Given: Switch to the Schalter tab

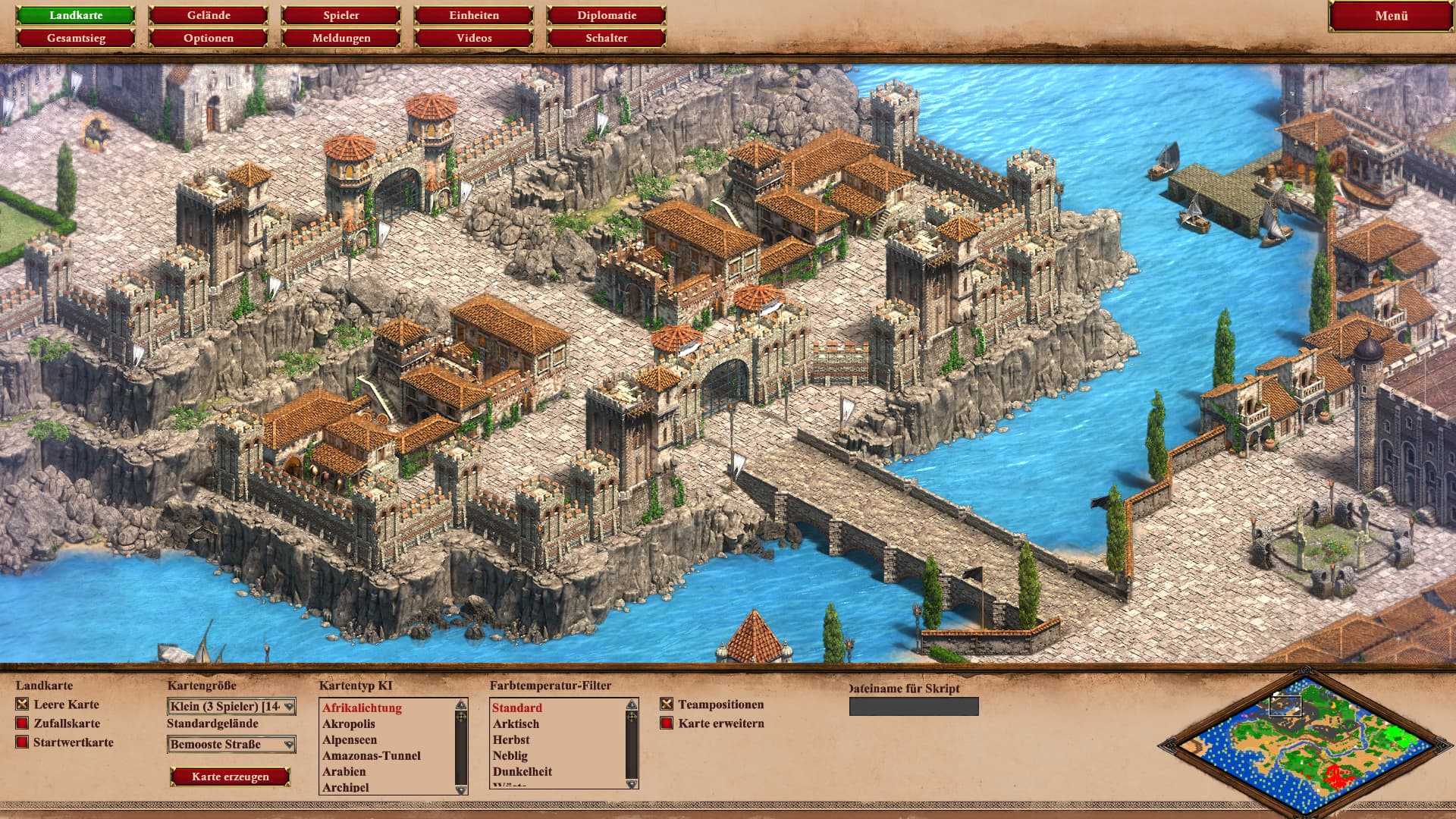Looking at the screenshot, I should coord(607,38).
